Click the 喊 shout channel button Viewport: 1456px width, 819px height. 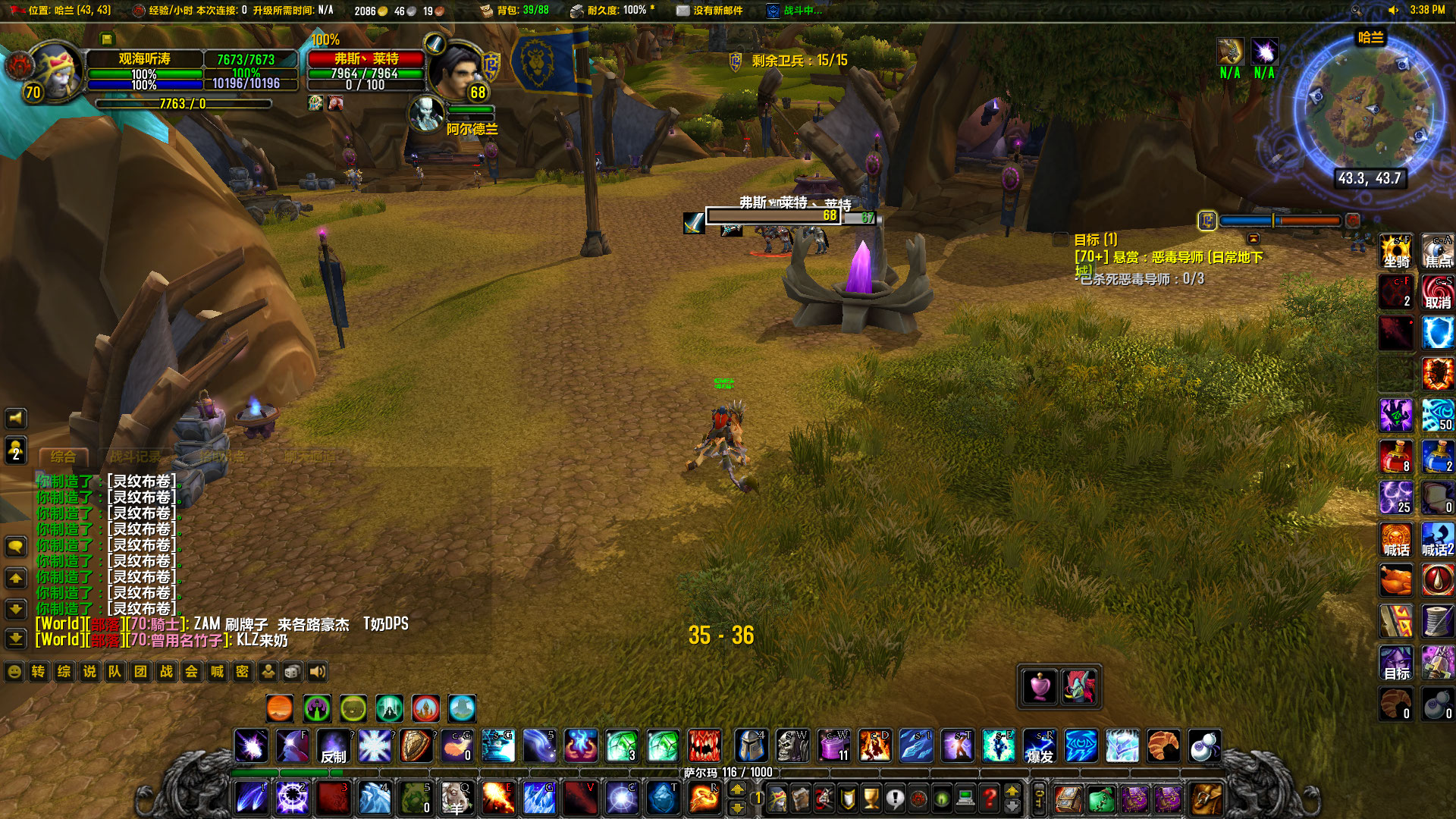point(216,672)
